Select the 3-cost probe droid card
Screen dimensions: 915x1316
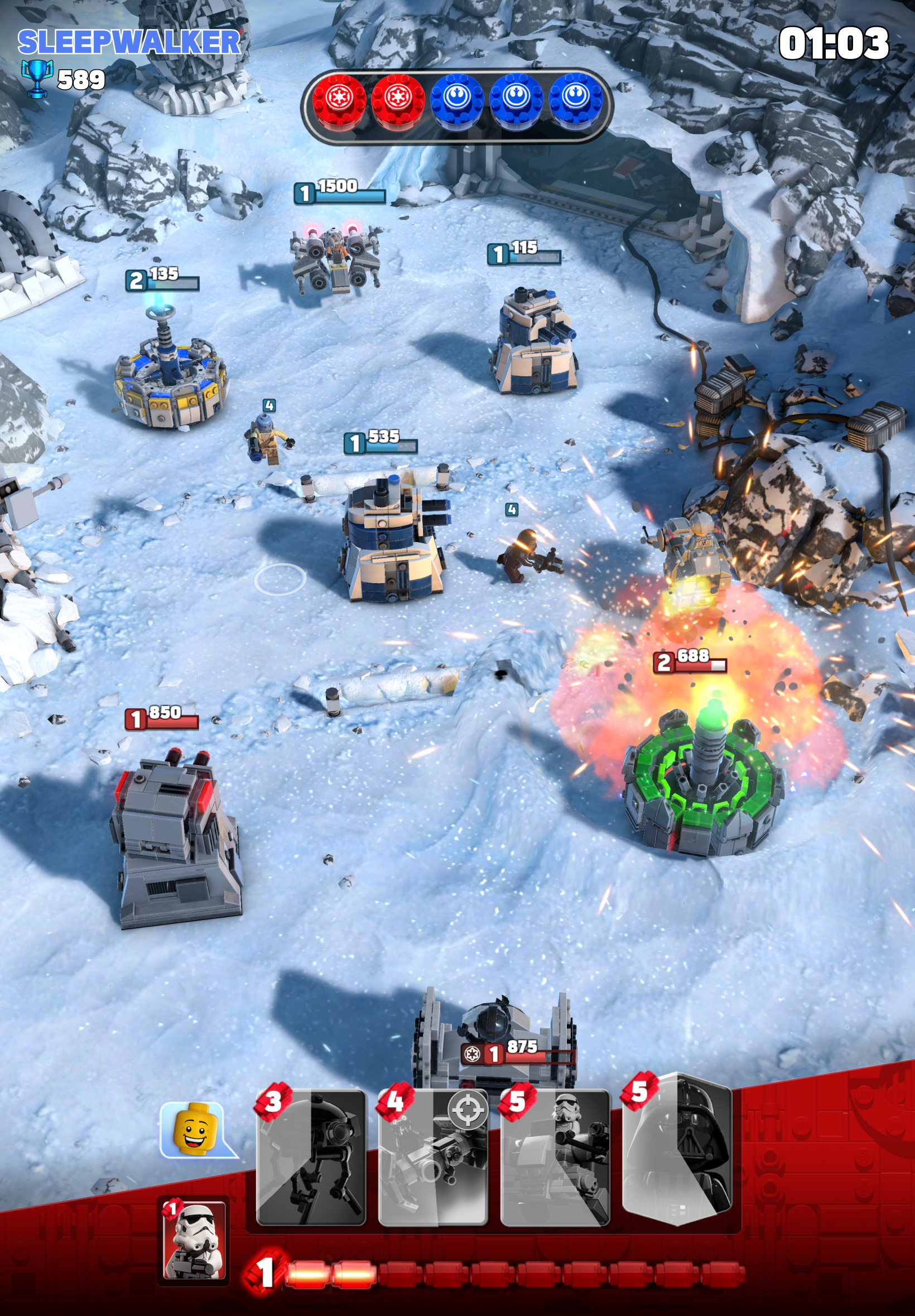(311, 1157)
